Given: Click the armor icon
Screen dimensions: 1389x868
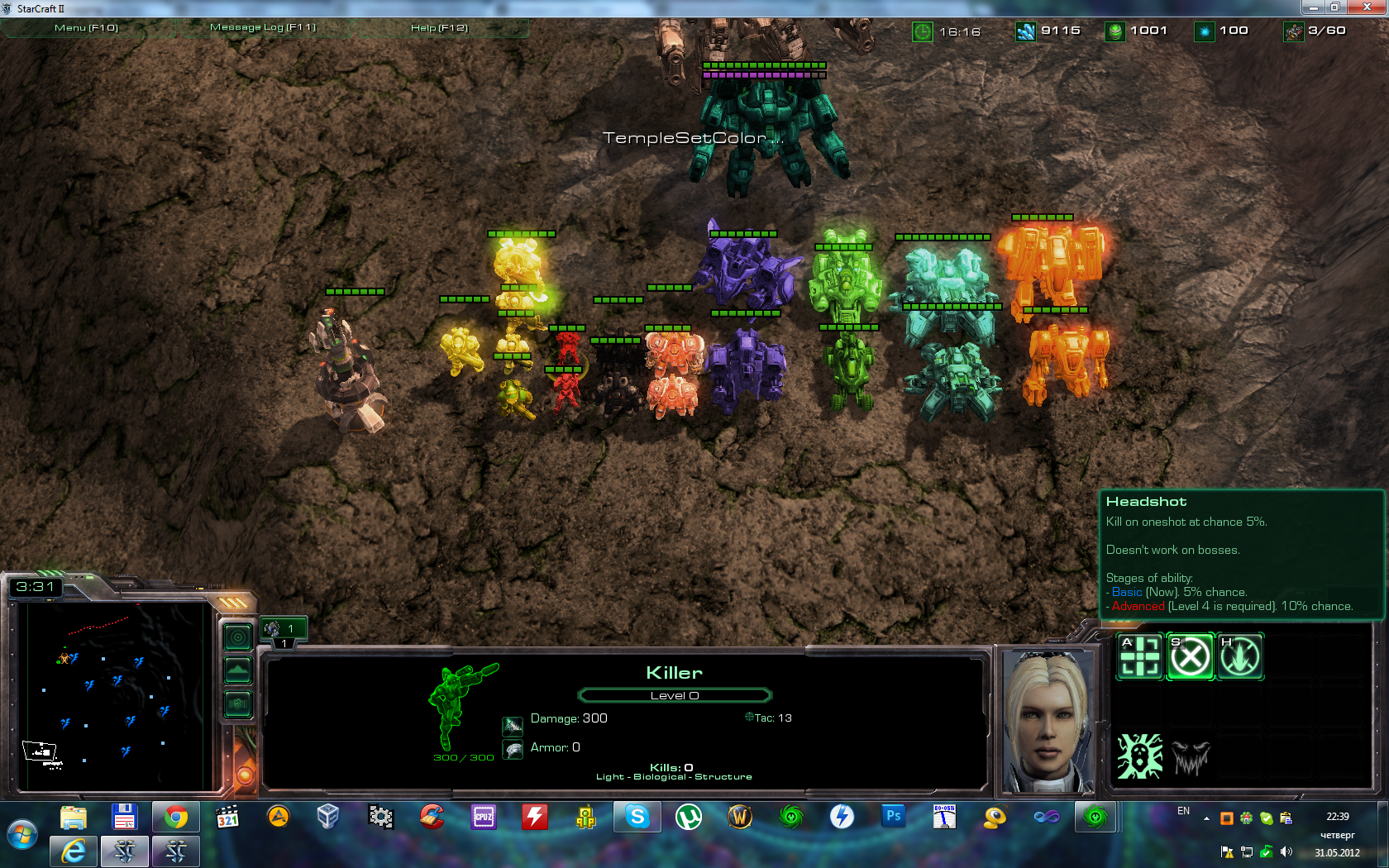Looking at the screenshot, I should click(513, 750).
